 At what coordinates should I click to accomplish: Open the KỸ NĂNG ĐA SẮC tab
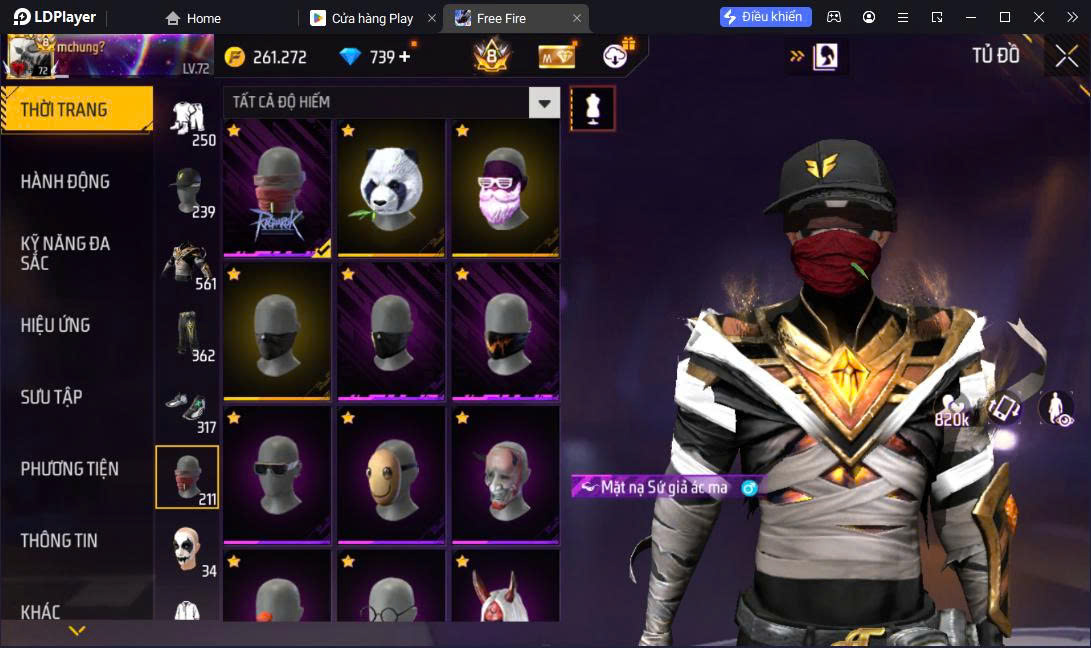click(x=65, y=253)
